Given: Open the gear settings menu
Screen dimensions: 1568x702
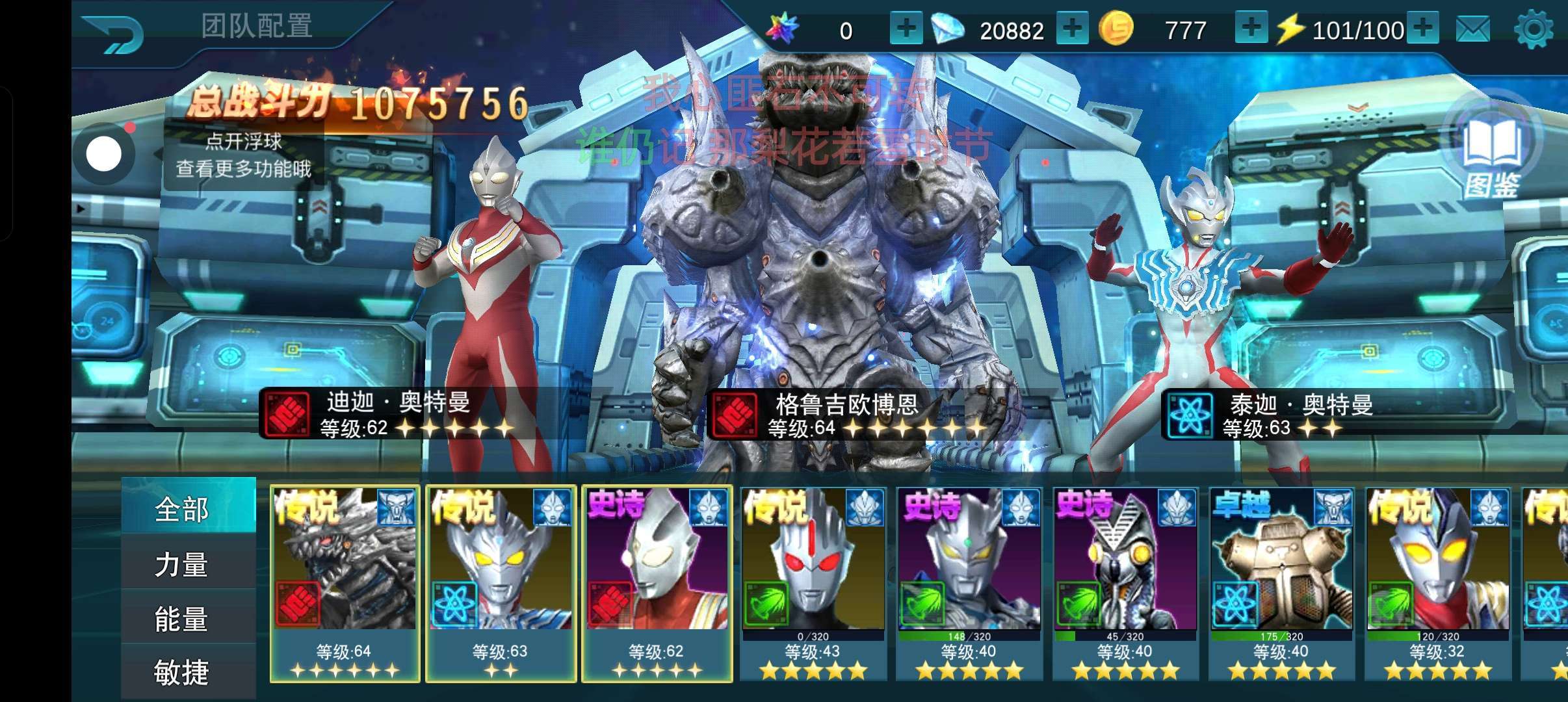Looking at the screenshot, I should tap(1533, 30).
